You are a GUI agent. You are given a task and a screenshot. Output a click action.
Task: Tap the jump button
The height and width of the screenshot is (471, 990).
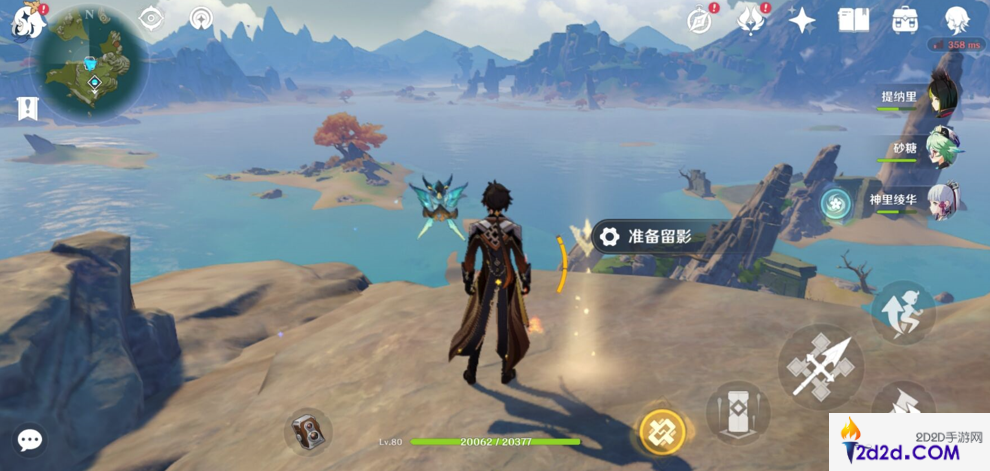[x=902, y=310]
